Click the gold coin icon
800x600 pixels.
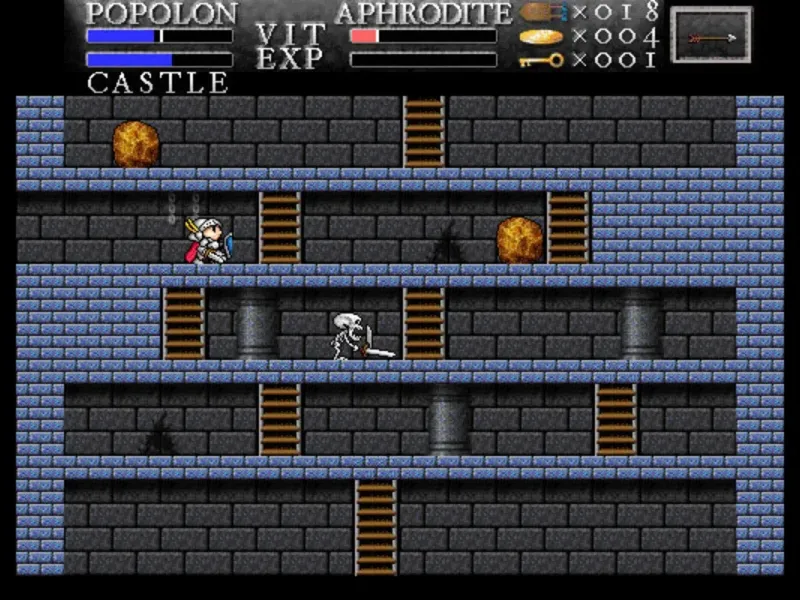click(x=541, y=37)
